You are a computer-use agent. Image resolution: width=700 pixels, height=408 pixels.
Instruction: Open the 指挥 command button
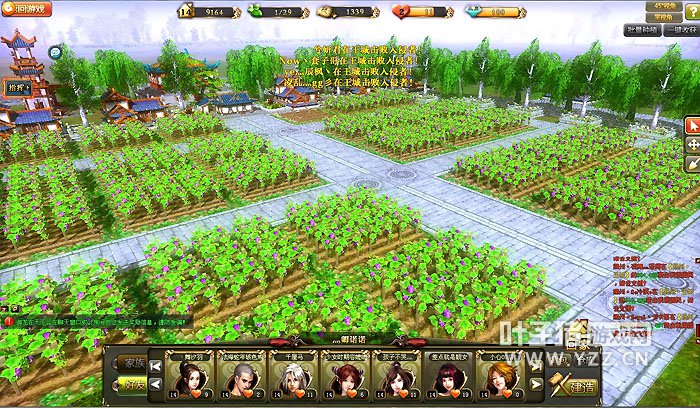coord(17,87)
